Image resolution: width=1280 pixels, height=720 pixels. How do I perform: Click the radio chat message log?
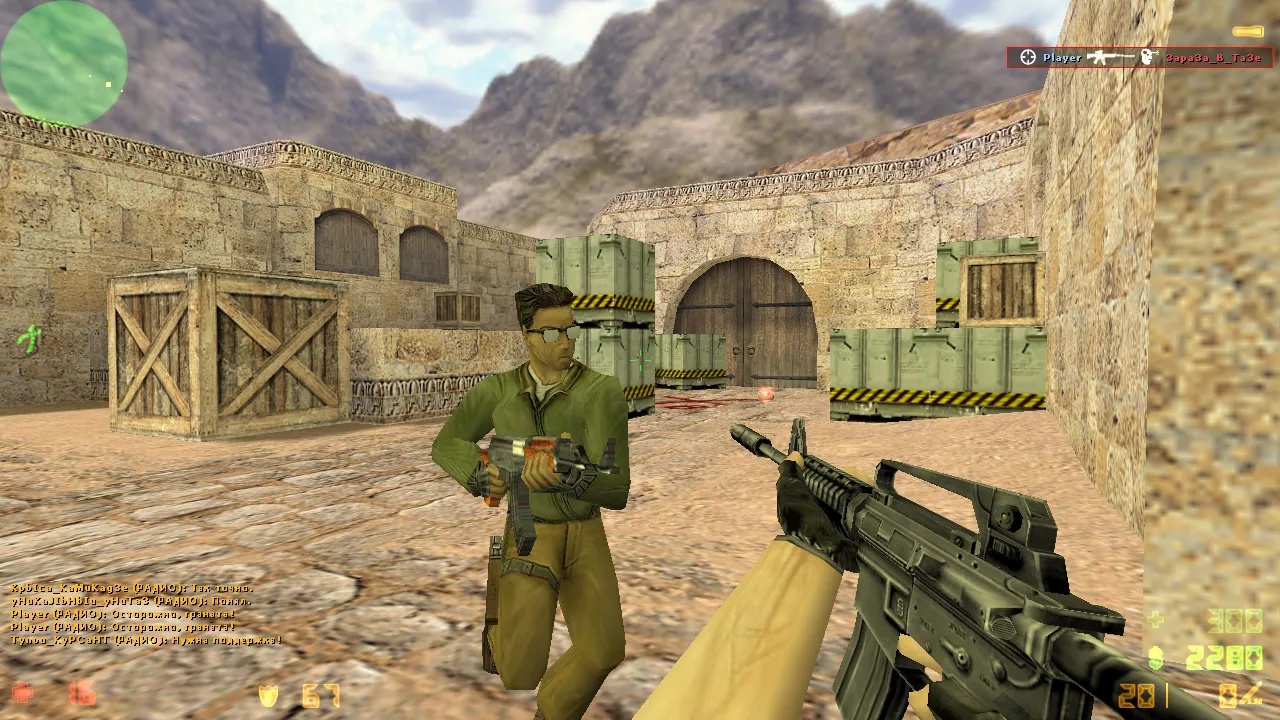tap(146, 614)
